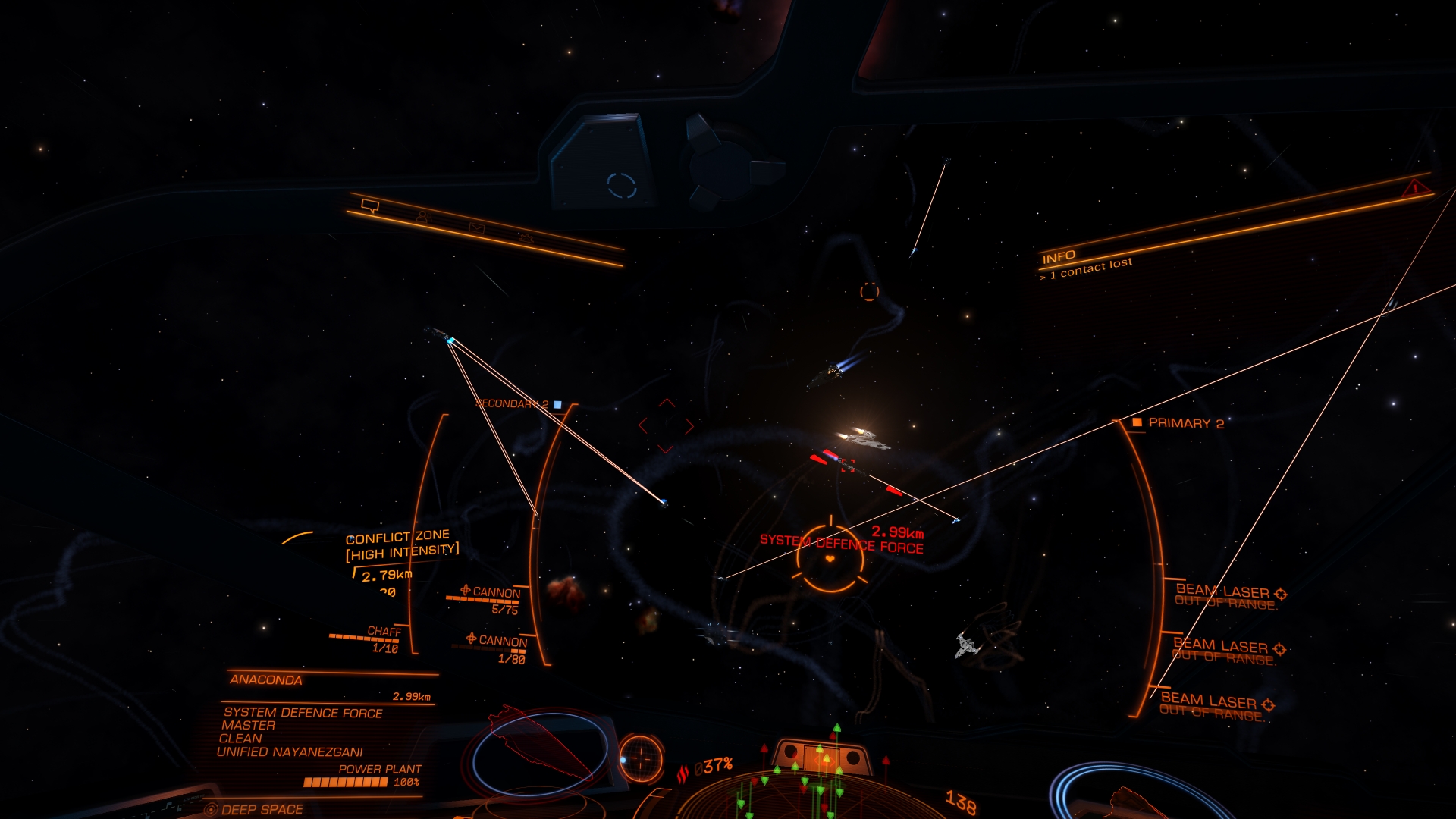The width and height of the screenshot is (1456, 819).
Task: Click the System Defence Force target reticle
Action: 830,559
